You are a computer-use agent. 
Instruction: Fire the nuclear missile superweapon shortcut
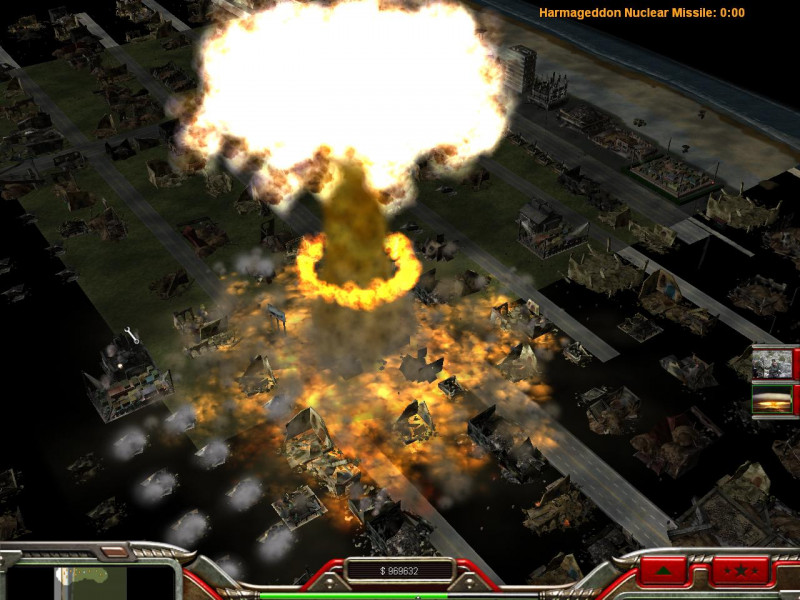(771, 400)
